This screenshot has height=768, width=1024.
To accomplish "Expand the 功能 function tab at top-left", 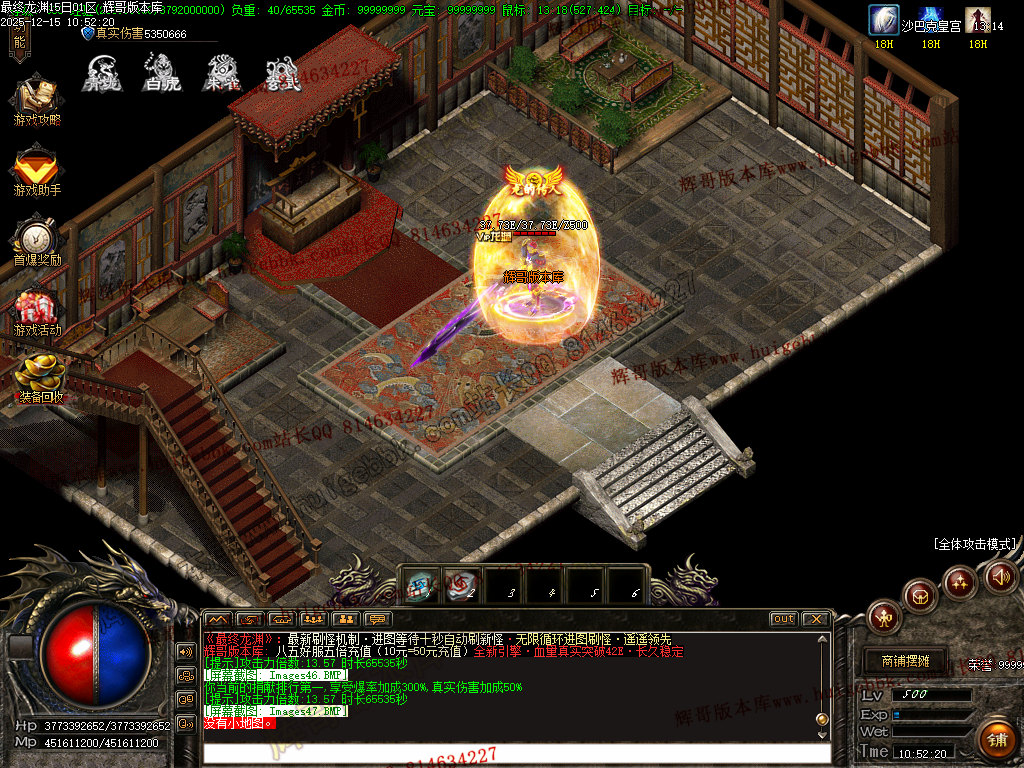I will [x=19, y=40].
